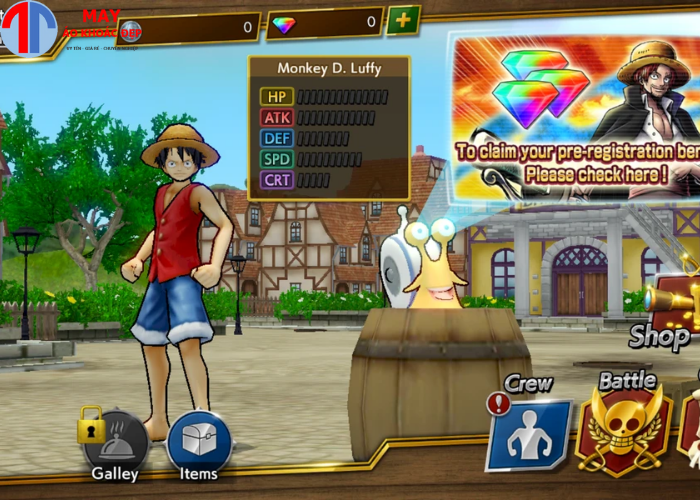Tap the locked Galley button
The width and height of the screenshot is (700, 500).
(117, 442)
